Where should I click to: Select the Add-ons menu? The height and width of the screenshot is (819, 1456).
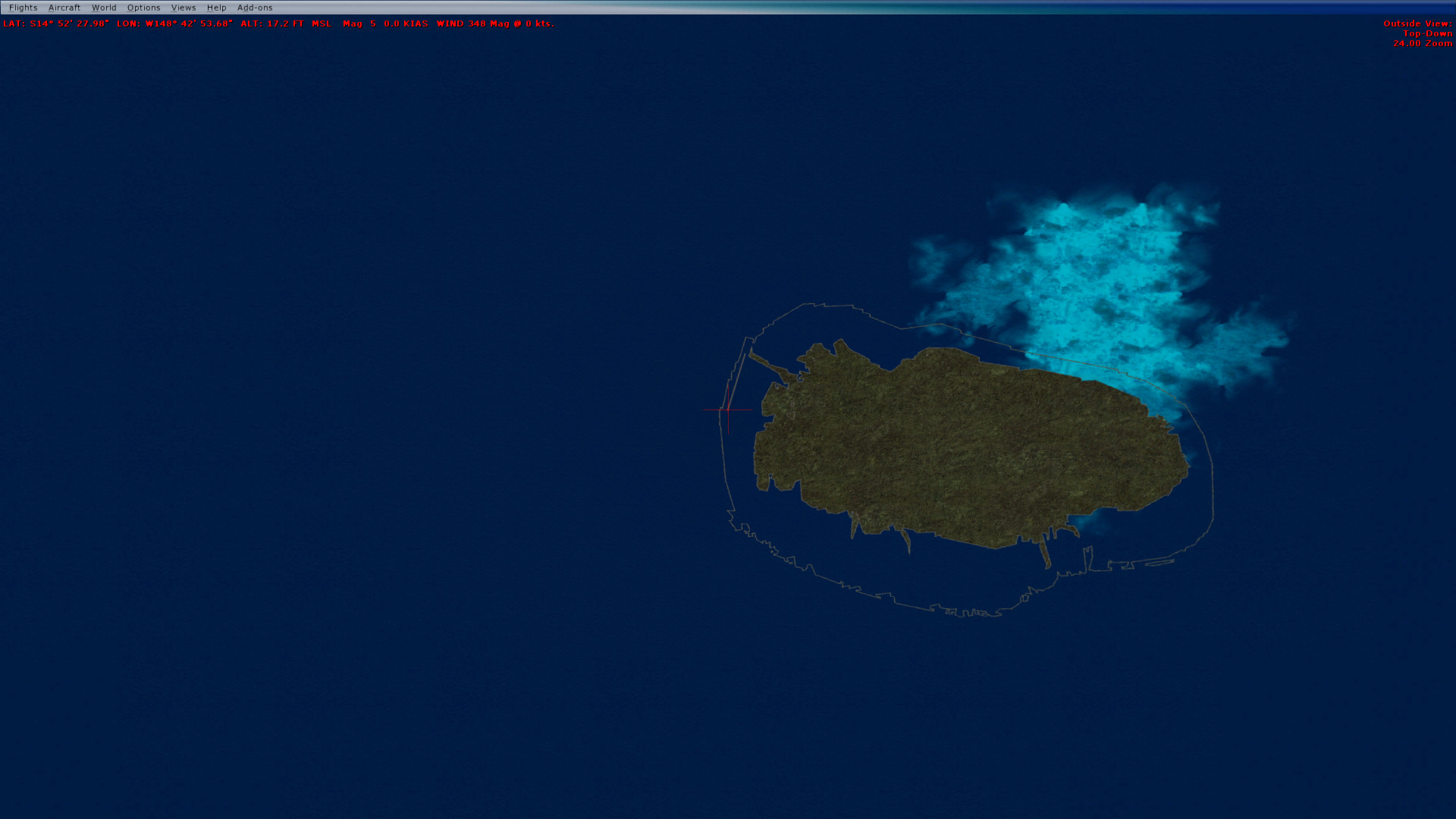255,8
